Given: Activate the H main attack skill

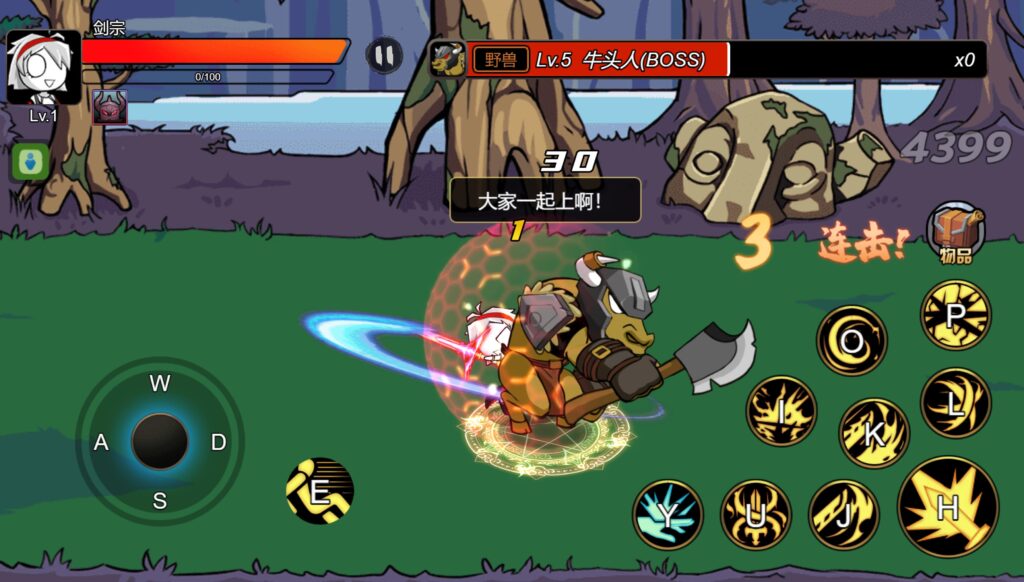Looking at the screenshot, I should [947, 506].
